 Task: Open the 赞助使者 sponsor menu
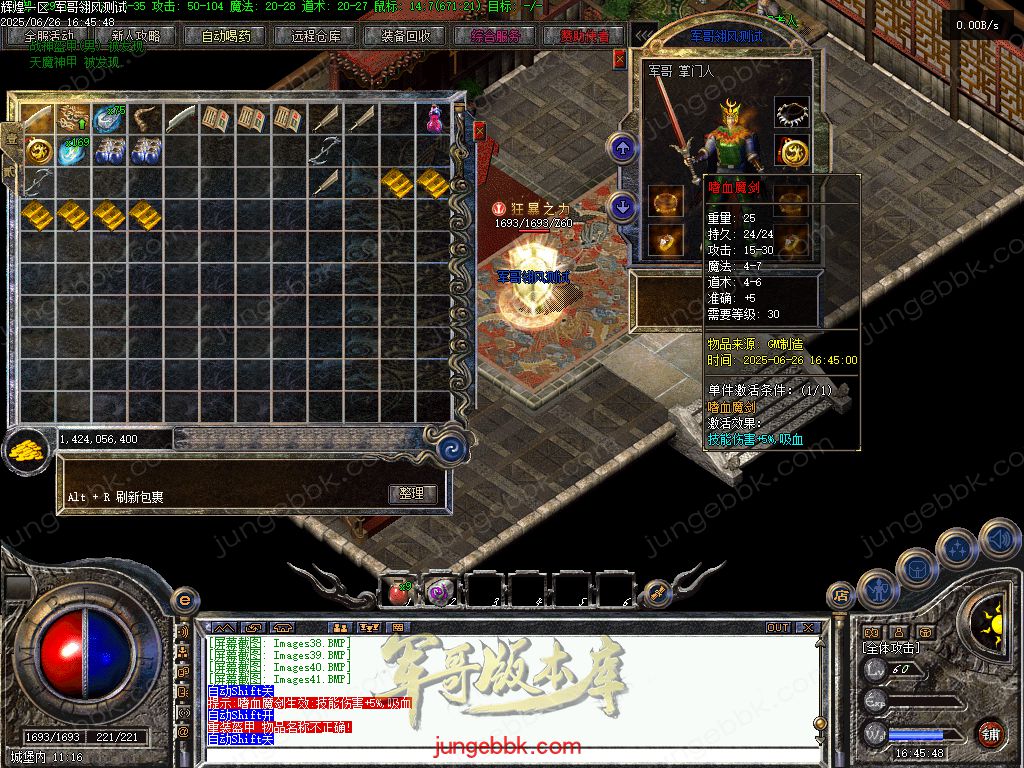(585, 36)
